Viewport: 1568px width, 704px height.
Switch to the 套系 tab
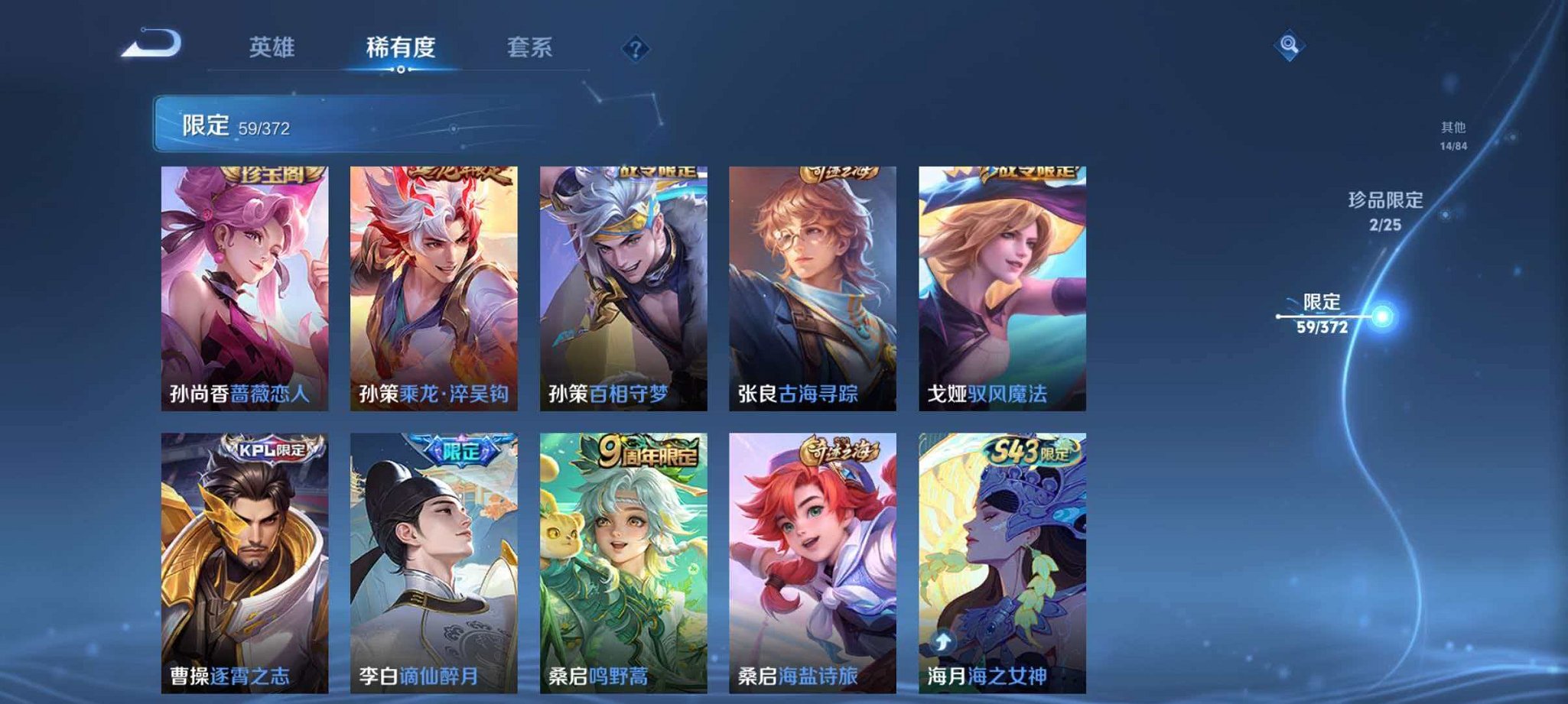click(x=532, y=47)
